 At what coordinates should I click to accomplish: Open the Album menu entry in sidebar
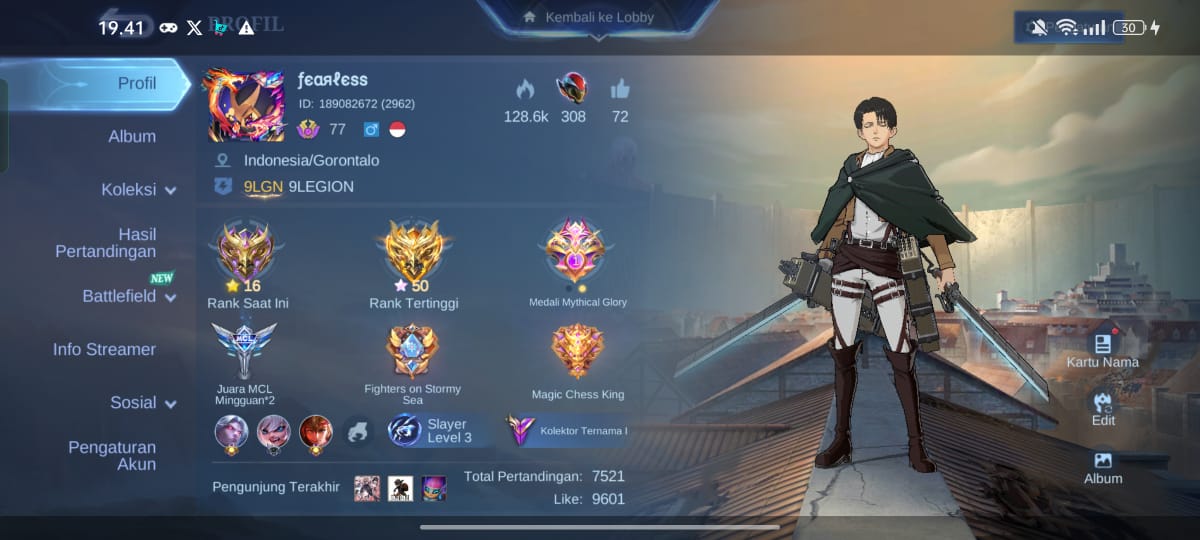point(132,136)
